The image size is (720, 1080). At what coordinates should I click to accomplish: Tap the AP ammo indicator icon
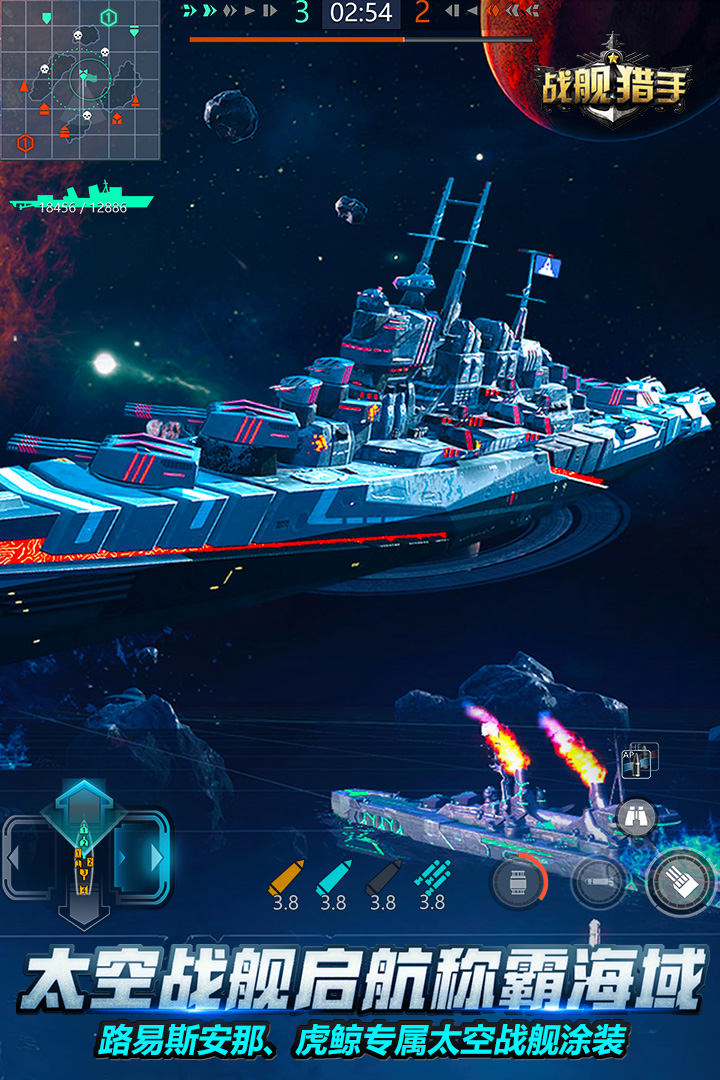(638, 760)
